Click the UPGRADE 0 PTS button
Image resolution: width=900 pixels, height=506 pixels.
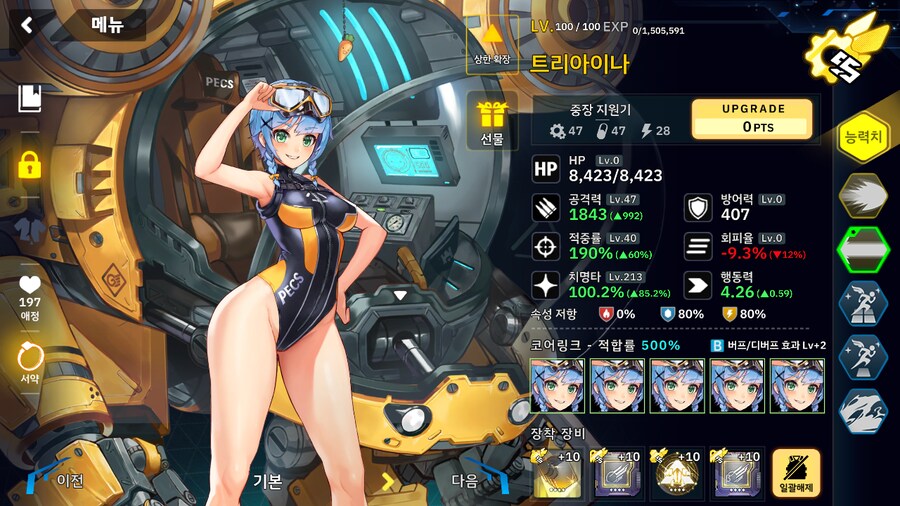(754, 119)
